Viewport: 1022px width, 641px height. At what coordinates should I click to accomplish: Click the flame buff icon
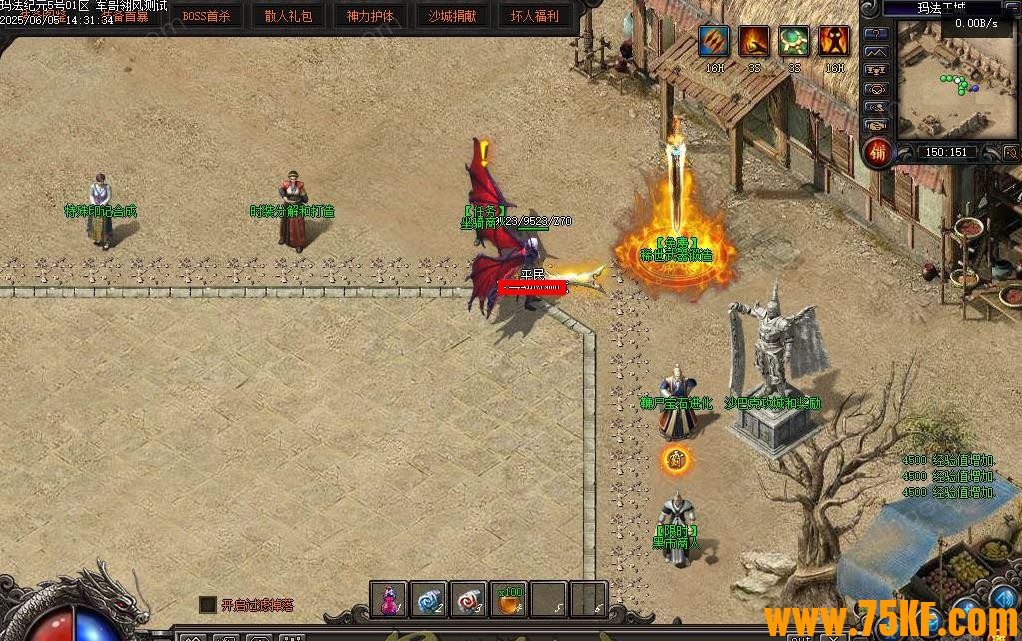point(754,42)
